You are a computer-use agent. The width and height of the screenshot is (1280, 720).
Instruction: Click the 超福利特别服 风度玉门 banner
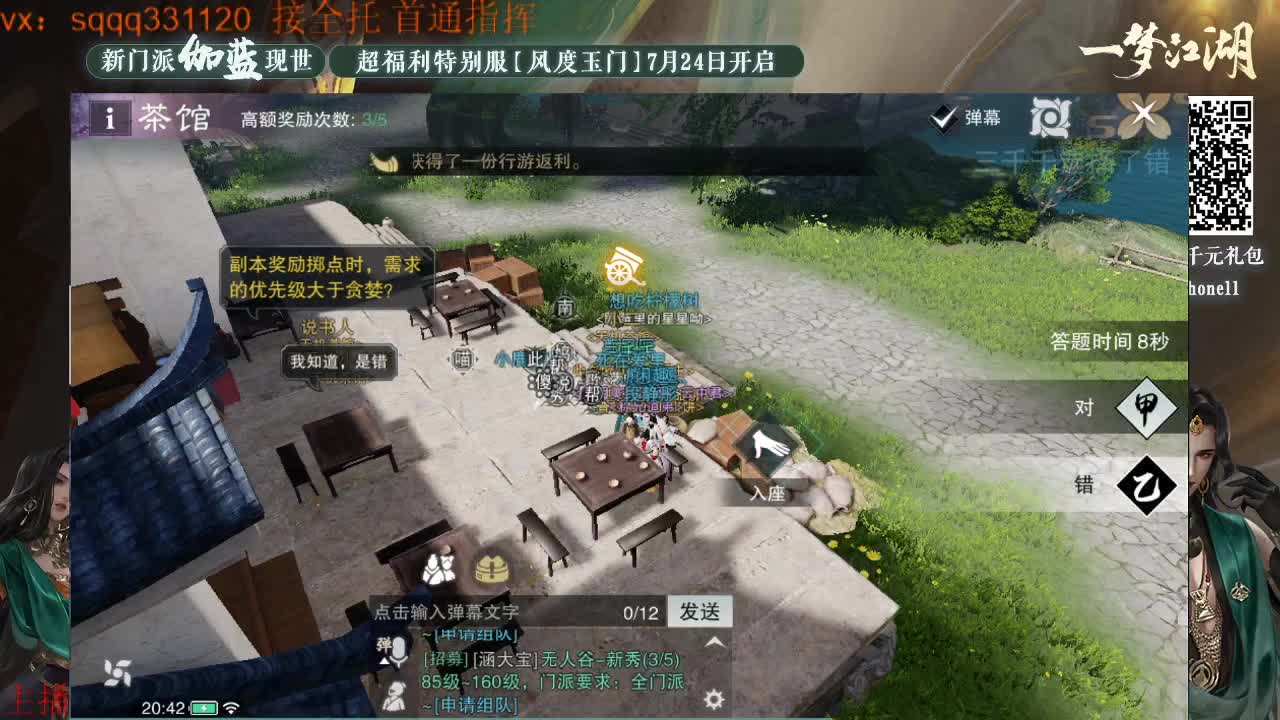point(565,59)
